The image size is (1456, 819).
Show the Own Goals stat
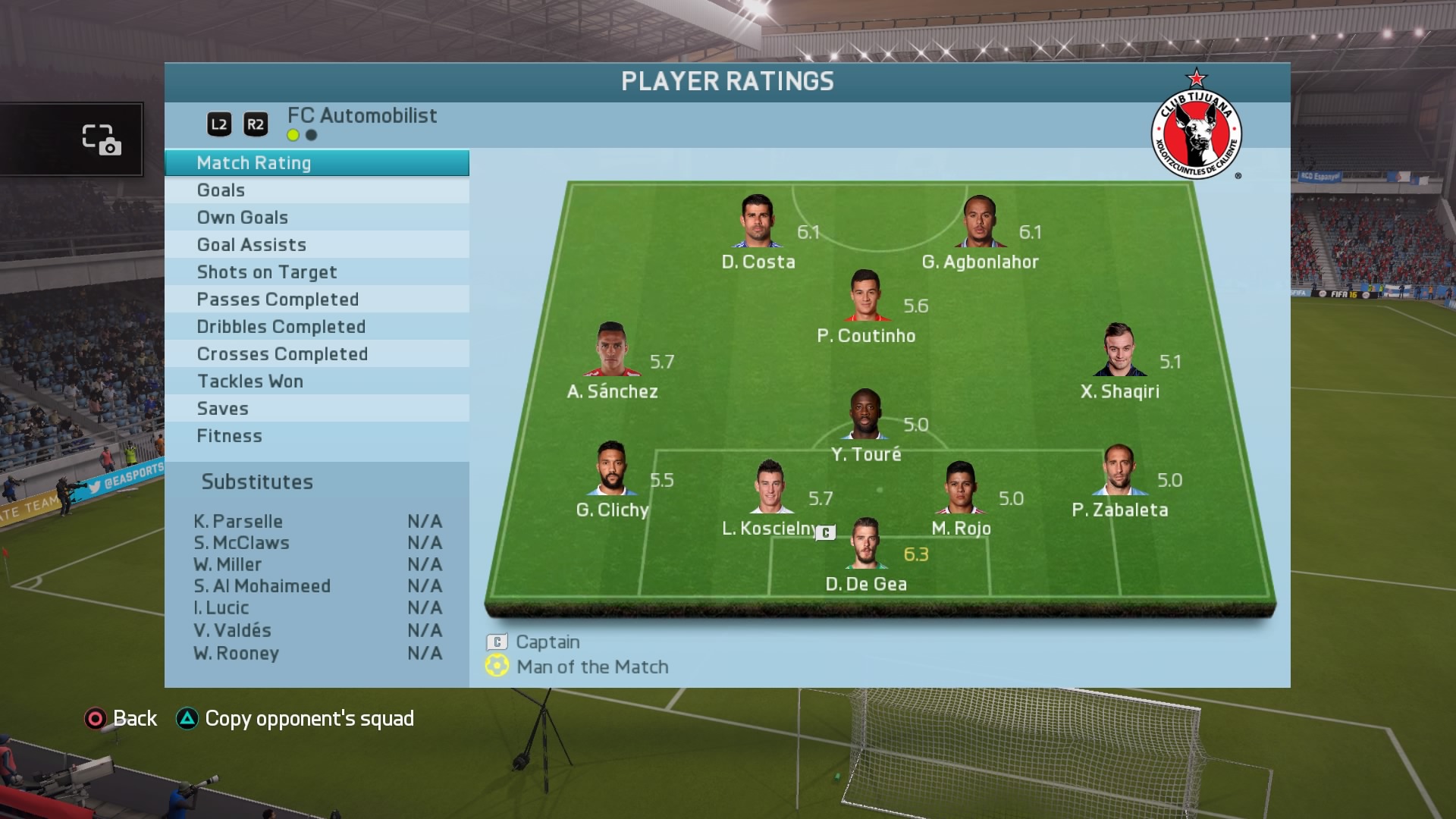tap(316, 218)
